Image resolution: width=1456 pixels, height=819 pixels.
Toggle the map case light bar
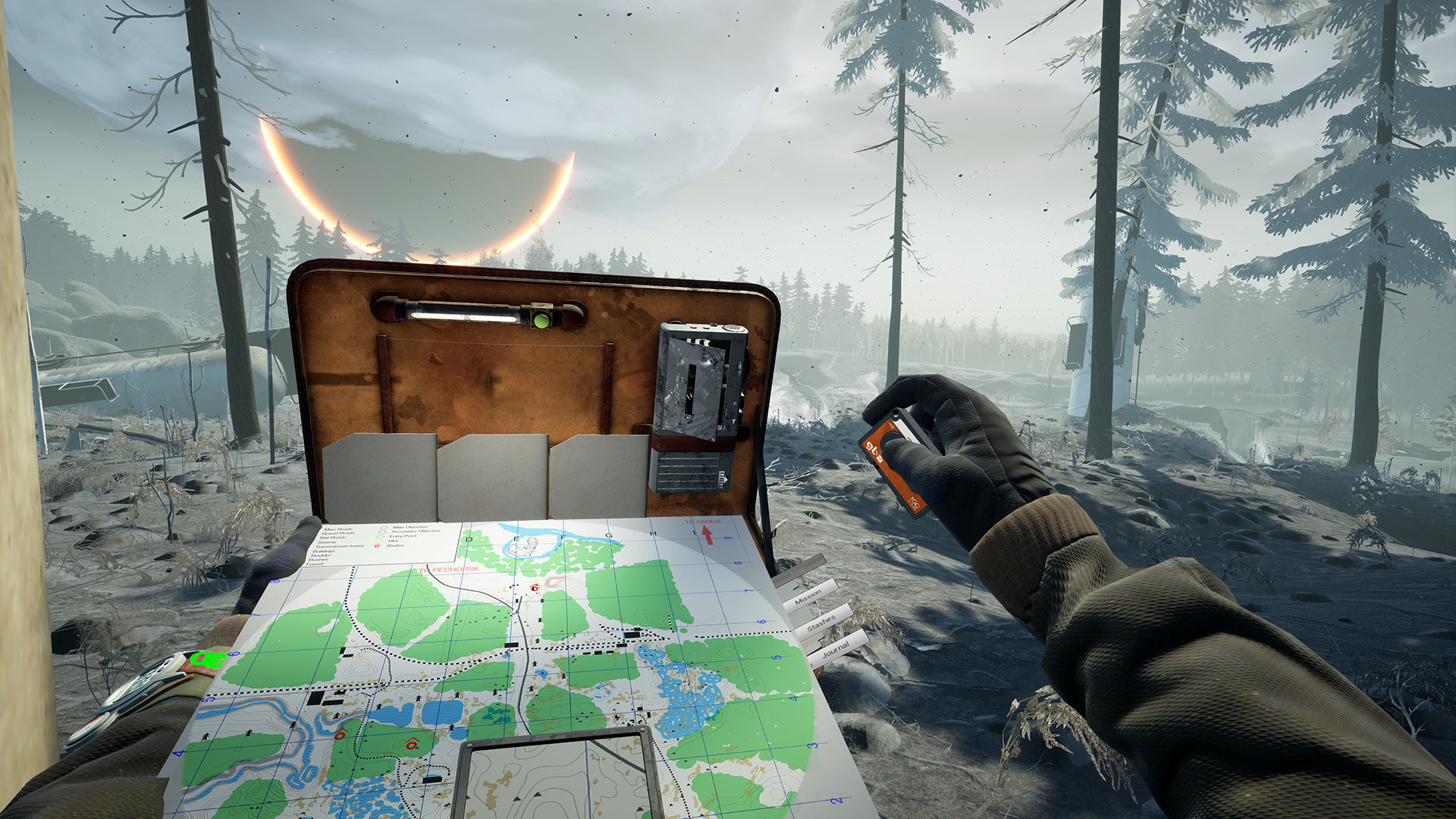click(x=478, y=312)
